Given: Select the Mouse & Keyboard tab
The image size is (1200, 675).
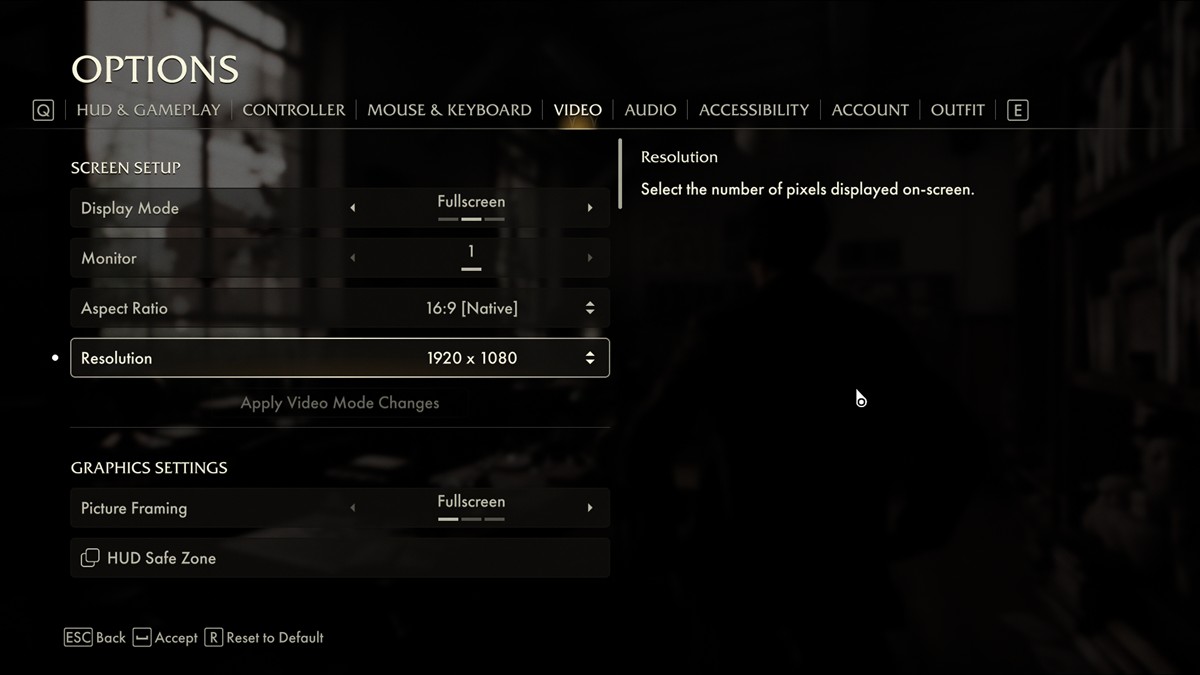Looking at the screenshot, I should point(449,110).
